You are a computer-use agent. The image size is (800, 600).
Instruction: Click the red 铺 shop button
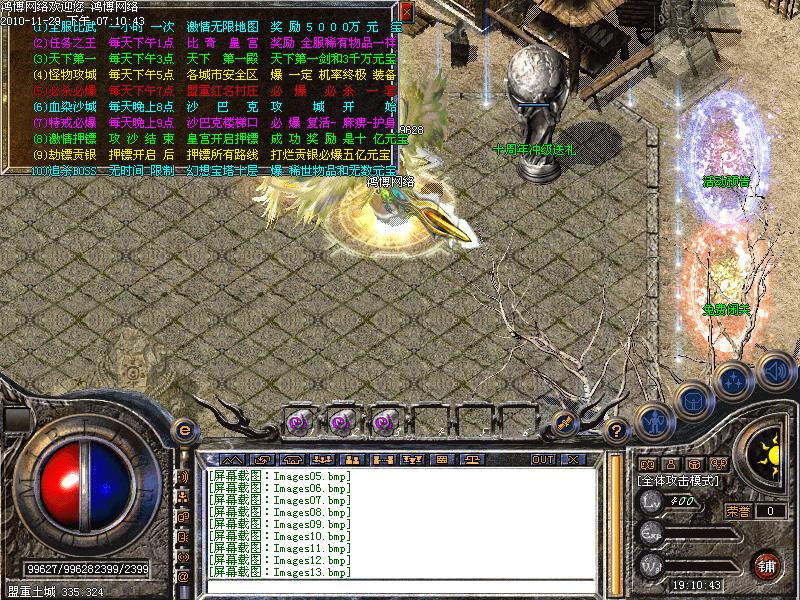[766, 563]
